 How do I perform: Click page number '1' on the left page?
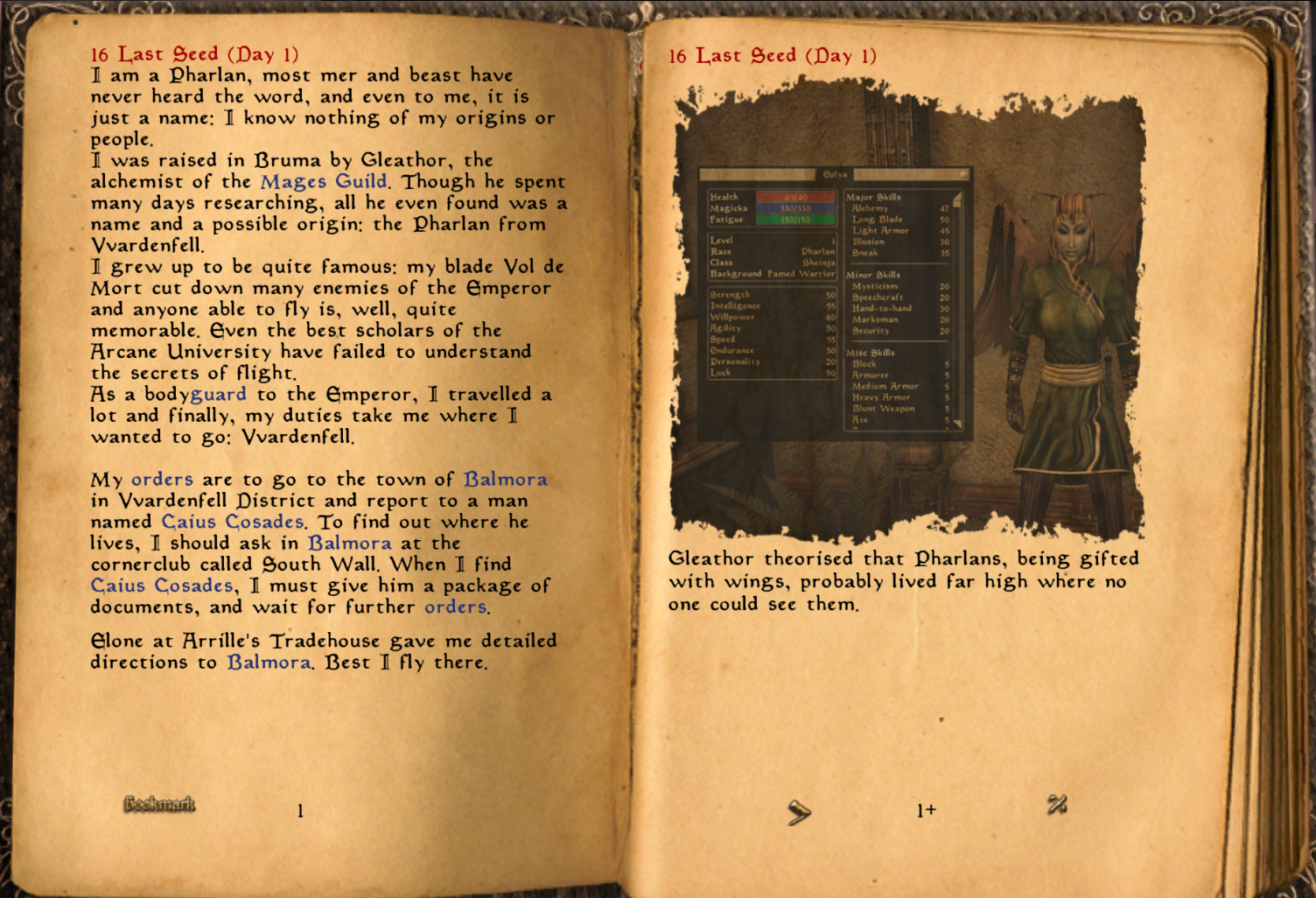pos(298,810)
